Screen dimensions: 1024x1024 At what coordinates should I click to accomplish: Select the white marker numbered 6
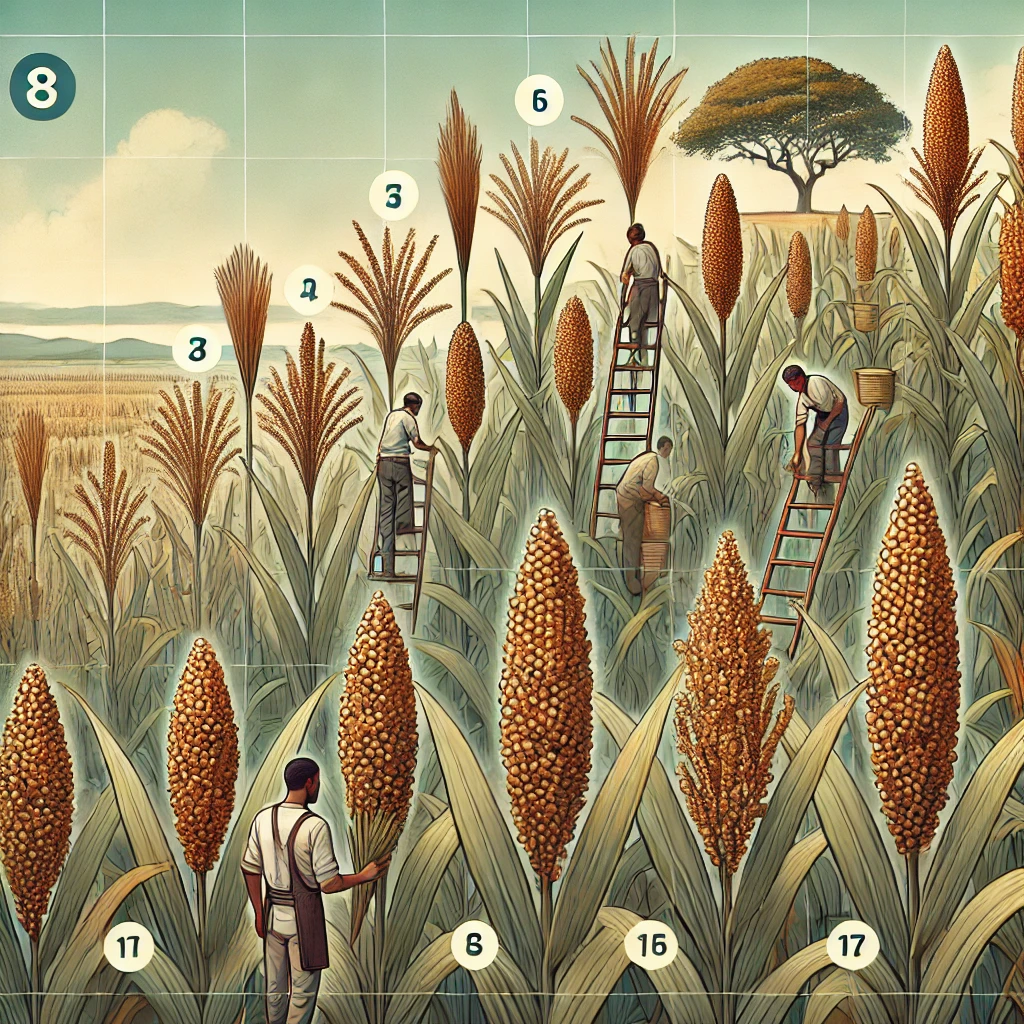point(539,101)
